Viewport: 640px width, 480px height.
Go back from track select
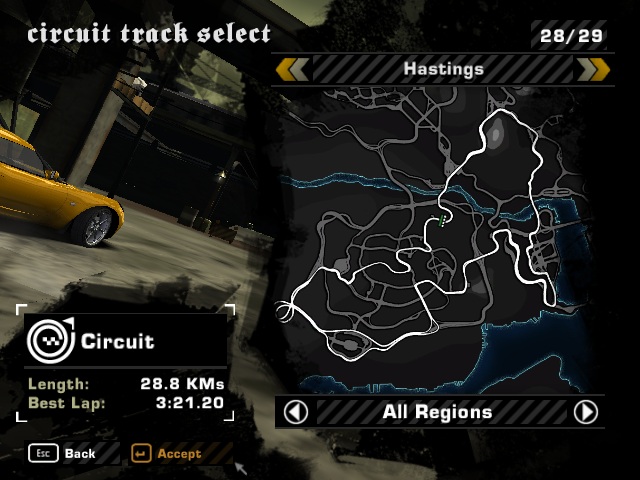click(x=64, y=453)
